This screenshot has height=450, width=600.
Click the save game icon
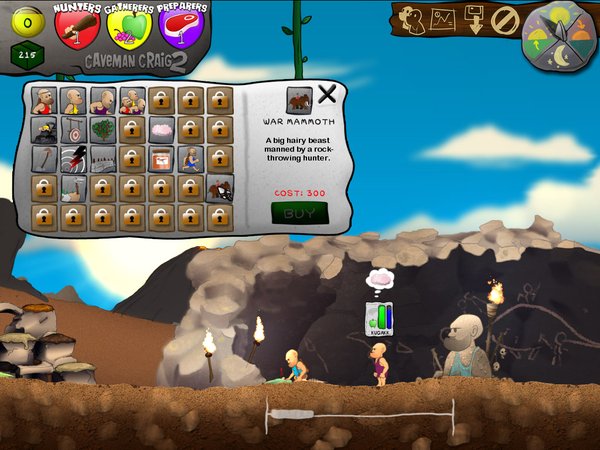click(x=475, y=20)
